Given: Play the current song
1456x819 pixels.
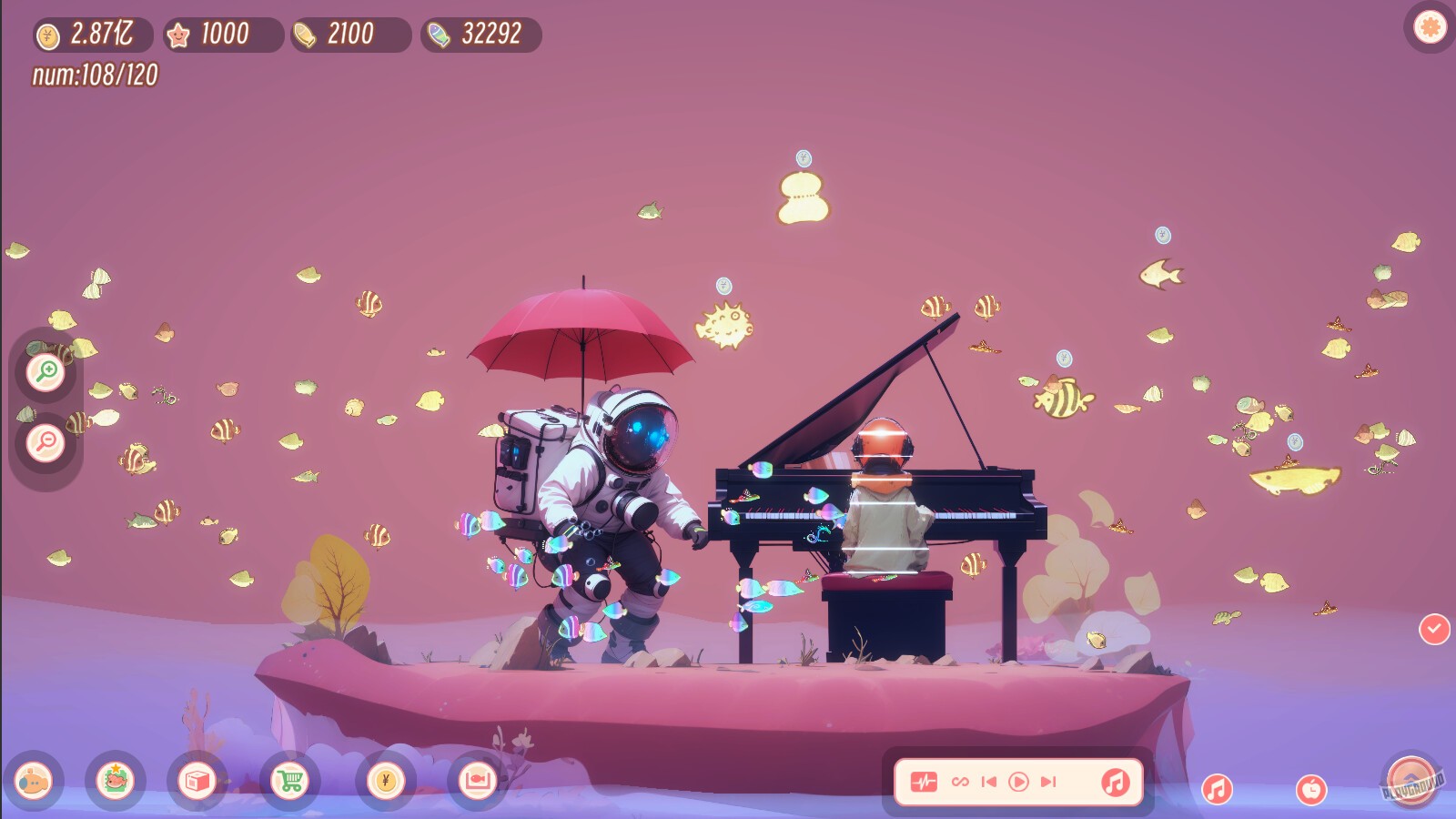Looking at the screenshot, I should 1017,780.
